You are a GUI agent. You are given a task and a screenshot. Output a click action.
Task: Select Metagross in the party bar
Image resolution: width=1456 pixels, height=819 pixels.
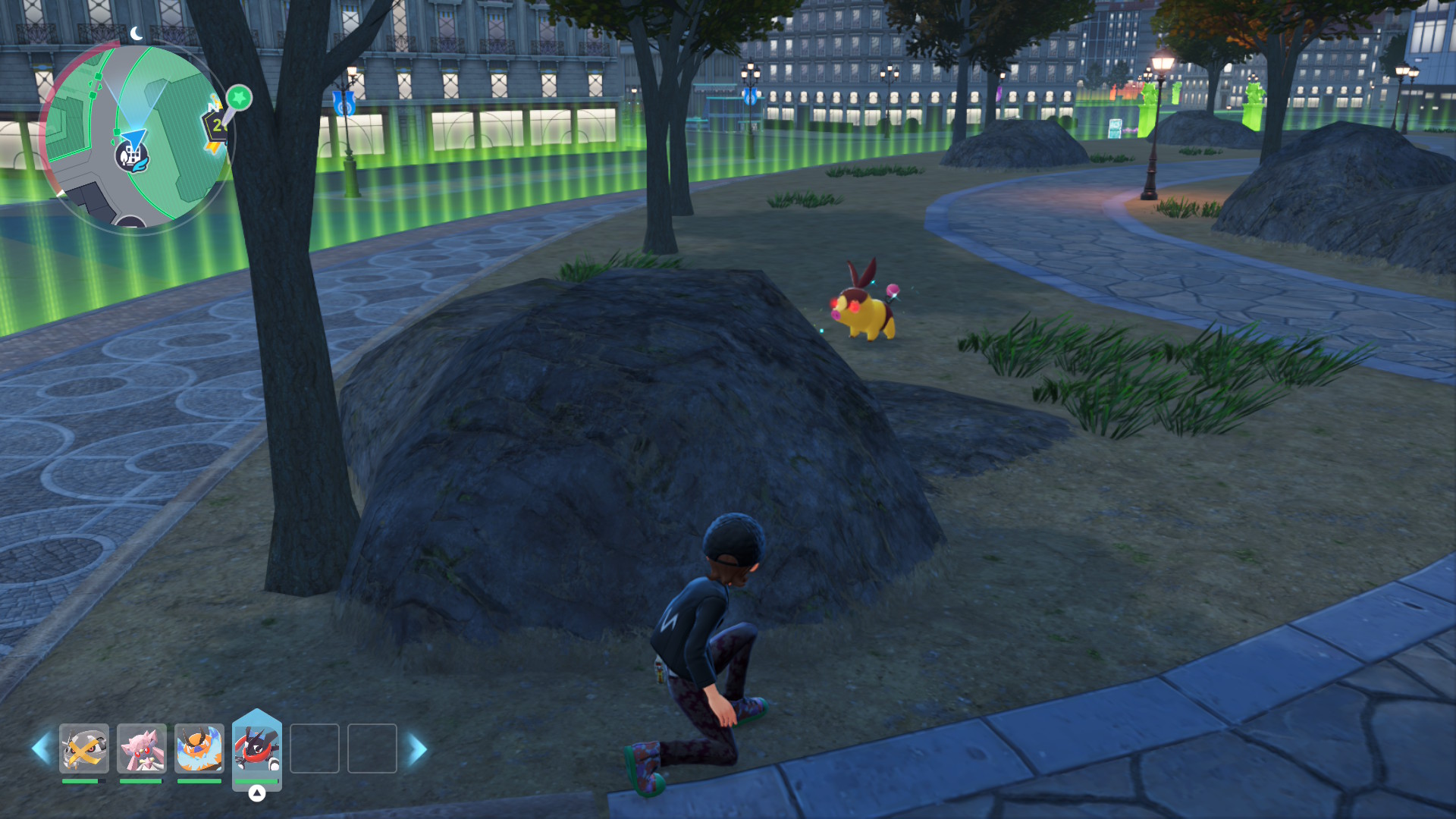(84, 748)
